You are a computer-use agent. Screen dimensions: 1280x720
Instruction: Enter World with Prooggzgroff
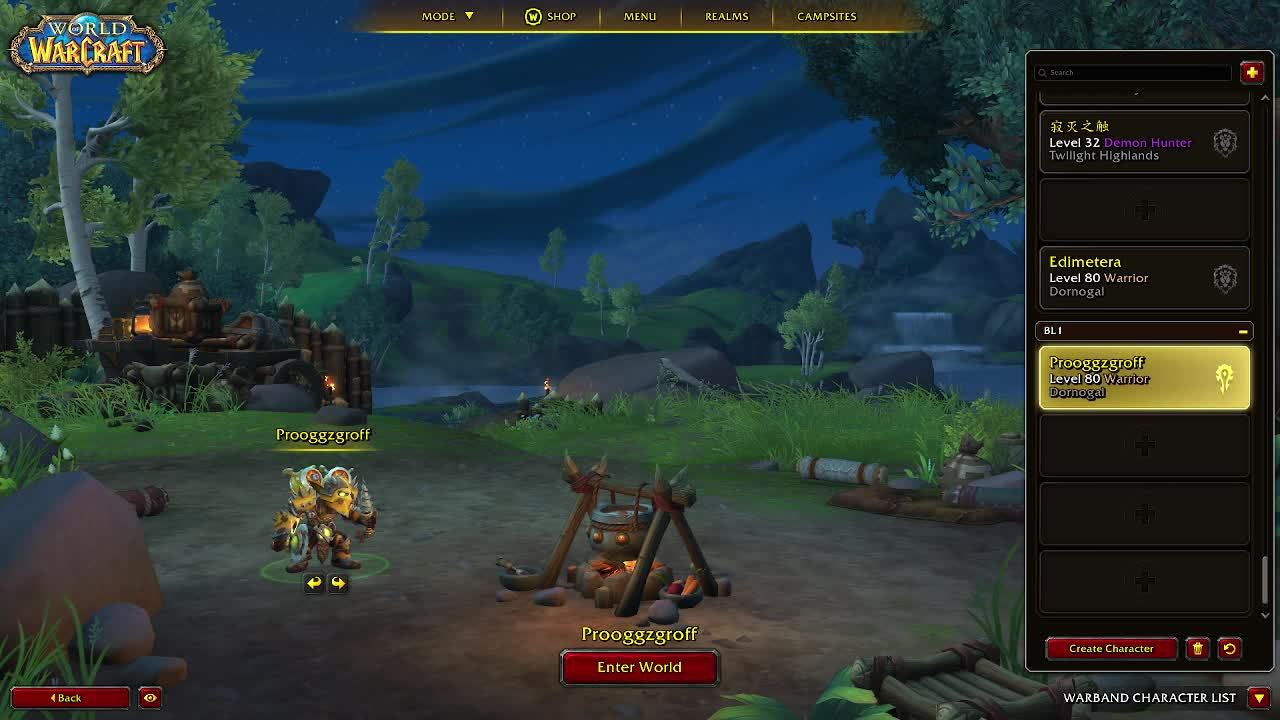pyautogui.click(x=639, y=667)
